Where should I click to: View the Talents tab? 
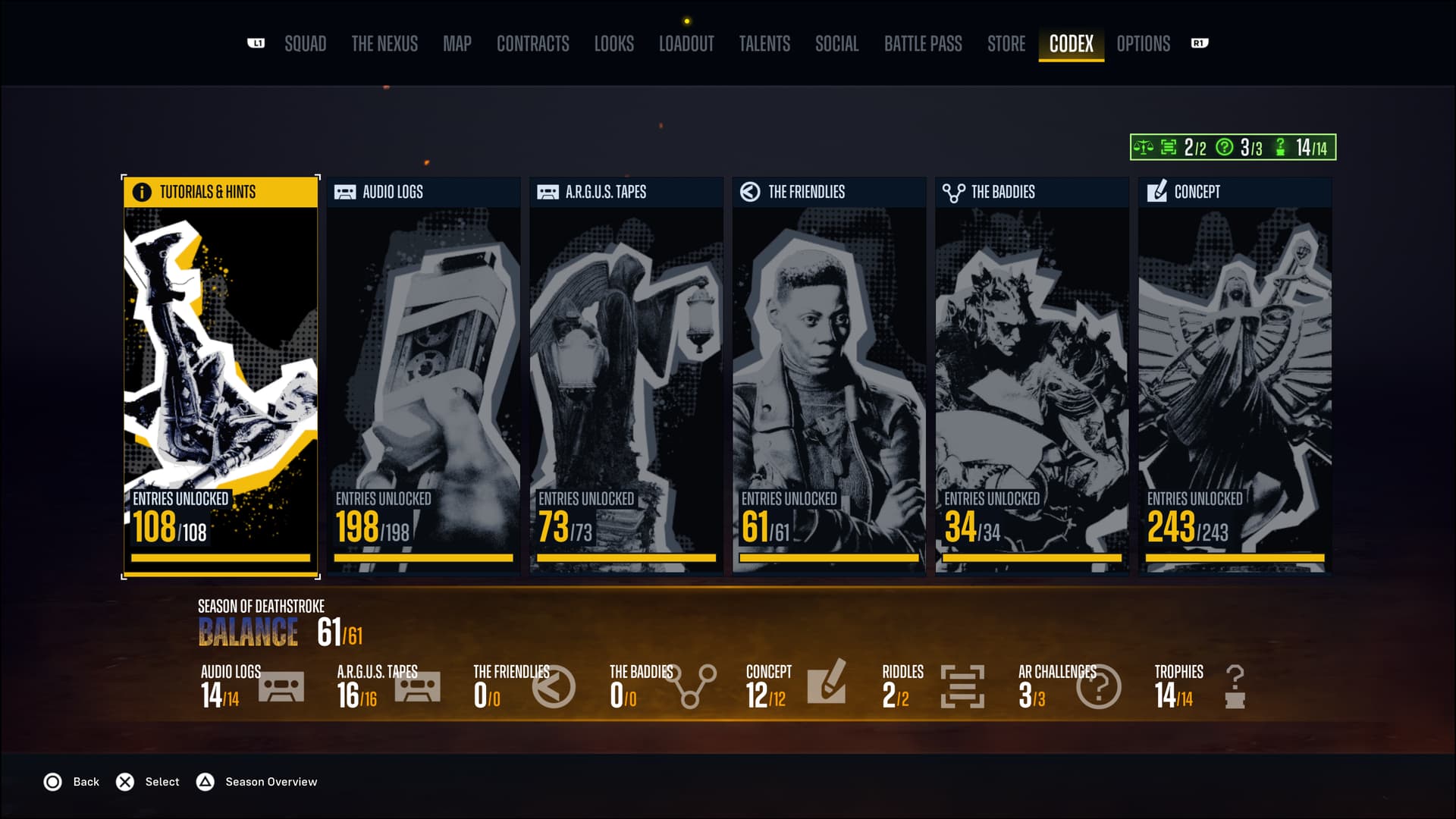click(764, 44)
